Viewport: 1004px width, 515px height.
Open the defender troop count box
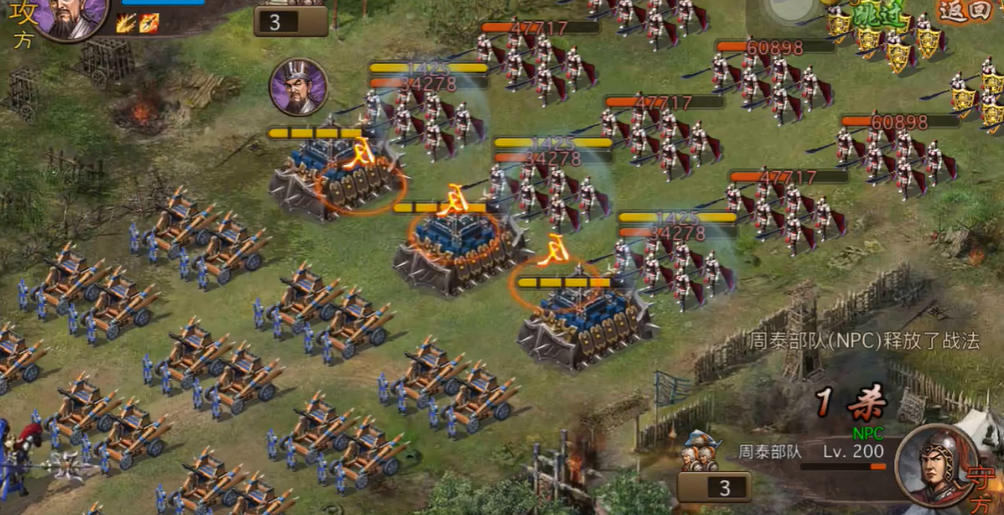[714, 487]
